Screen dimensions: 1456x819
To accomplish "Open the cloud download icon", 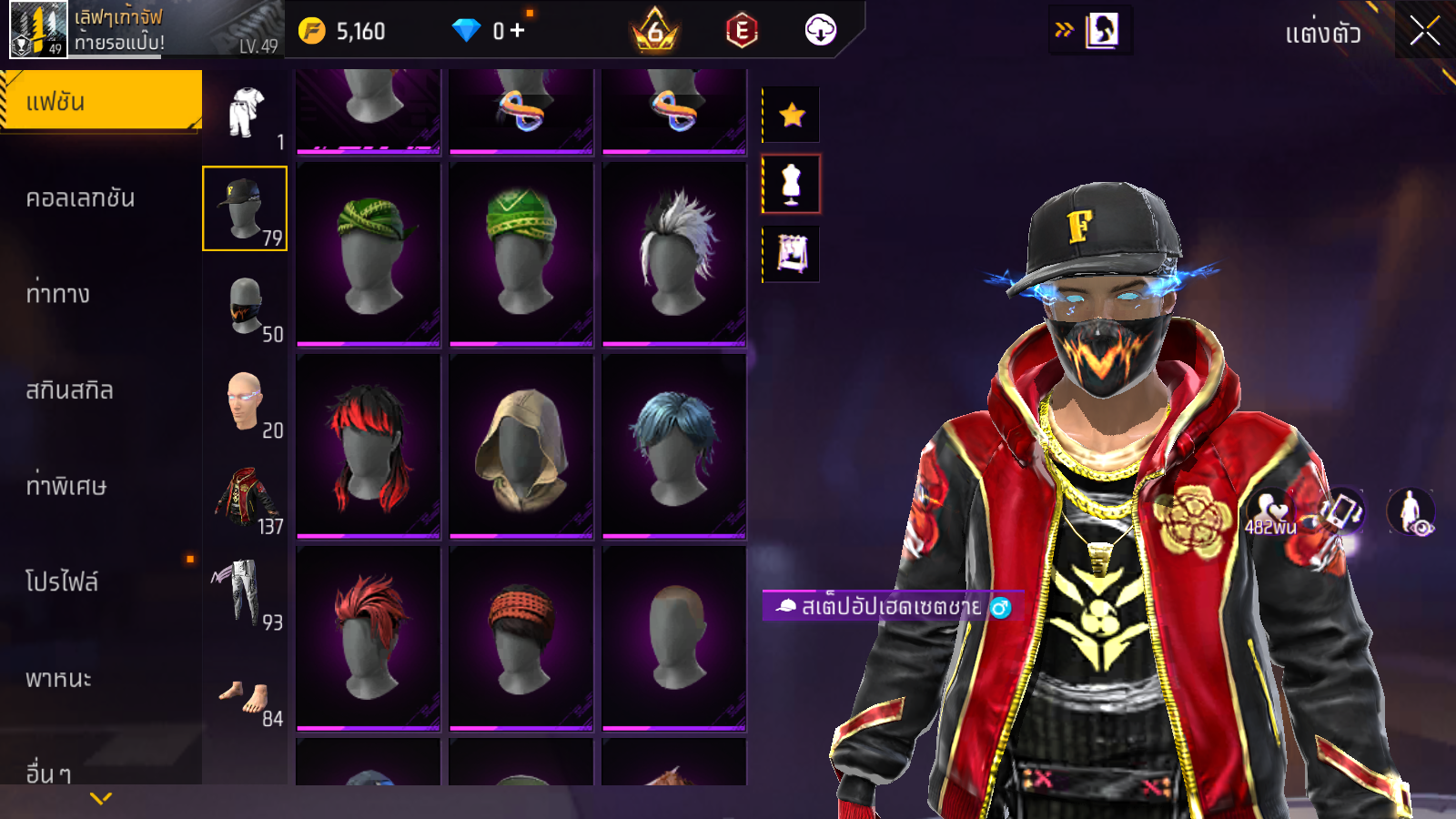I will pos(820,31).
